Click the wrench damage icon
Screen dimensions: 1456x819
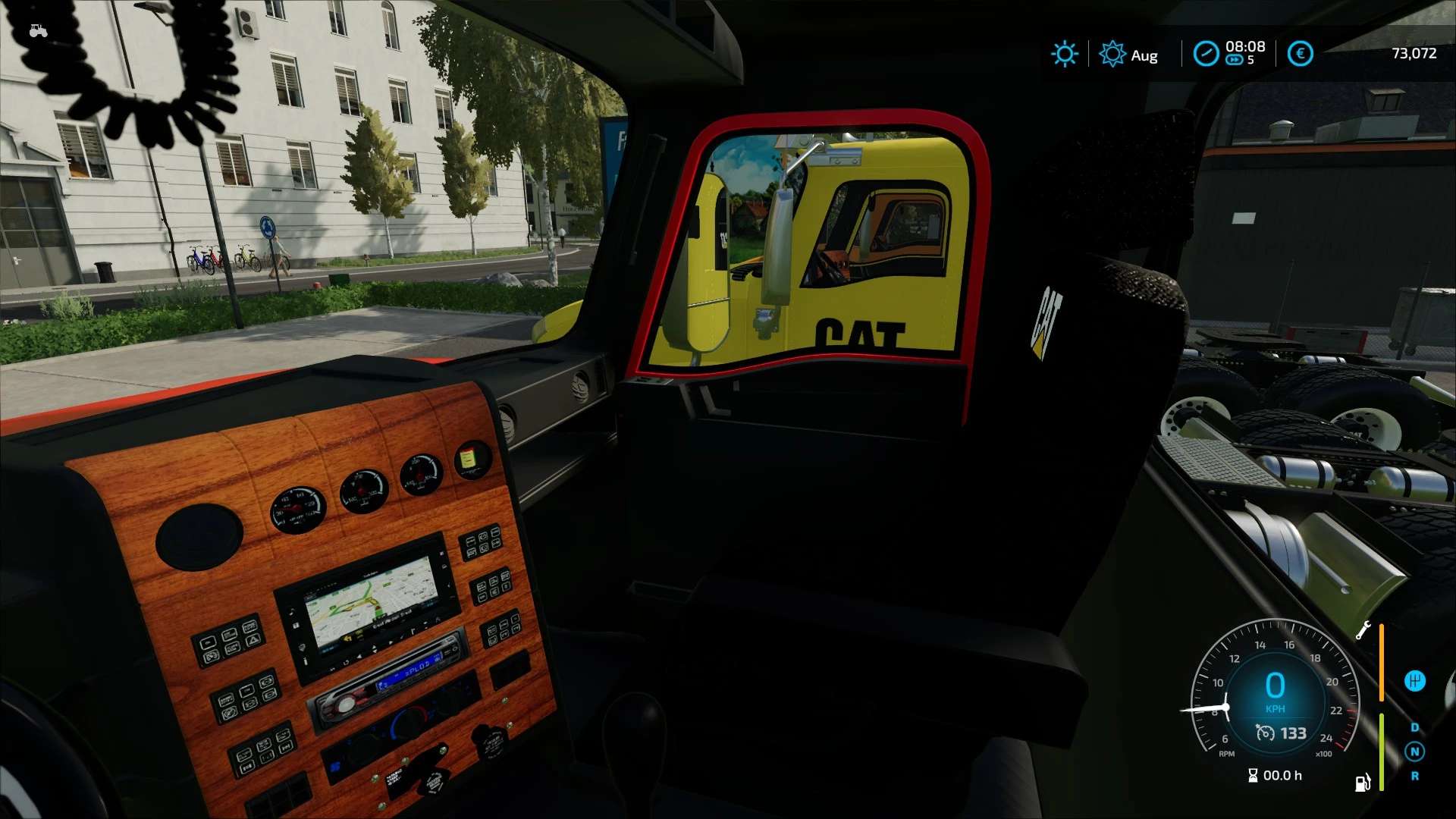(1363, 630)
